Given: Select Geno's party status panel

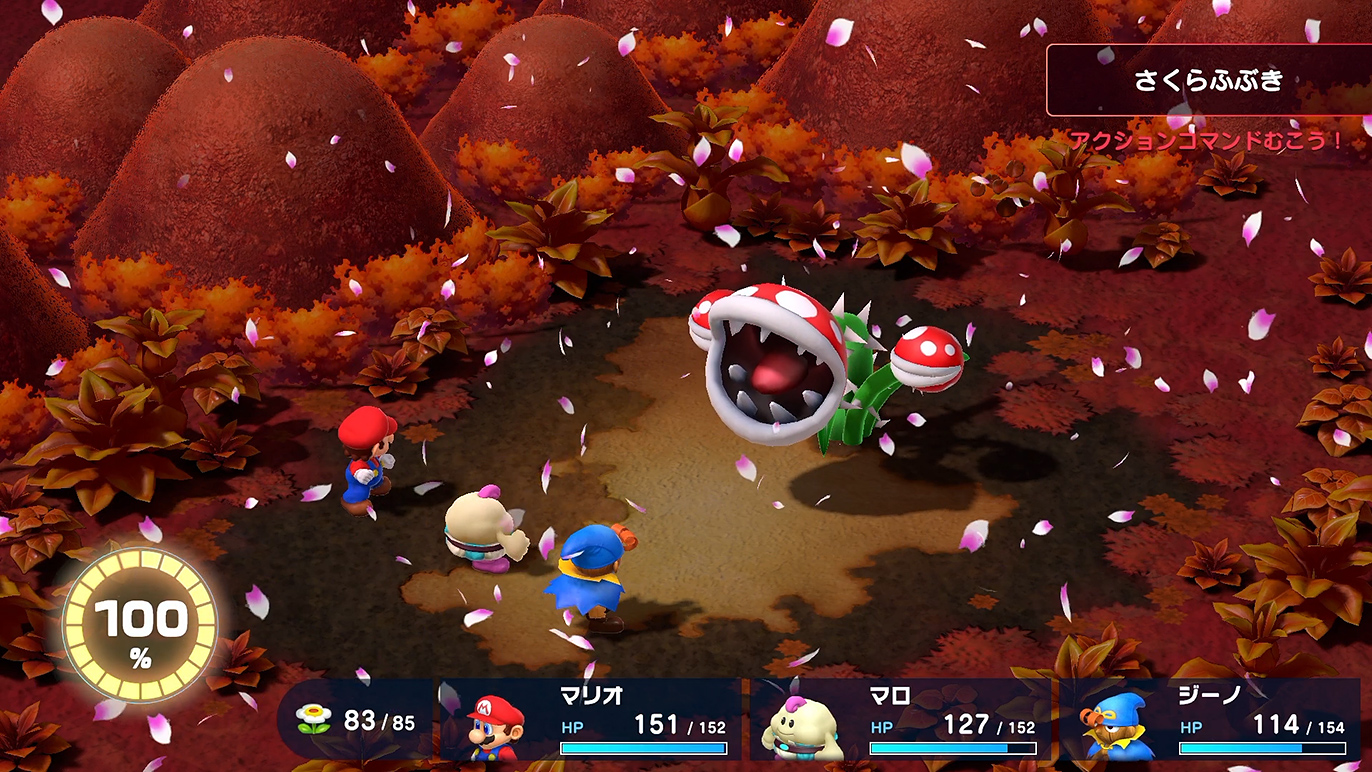Looking at the screenshot, I should coord(1210,720).
